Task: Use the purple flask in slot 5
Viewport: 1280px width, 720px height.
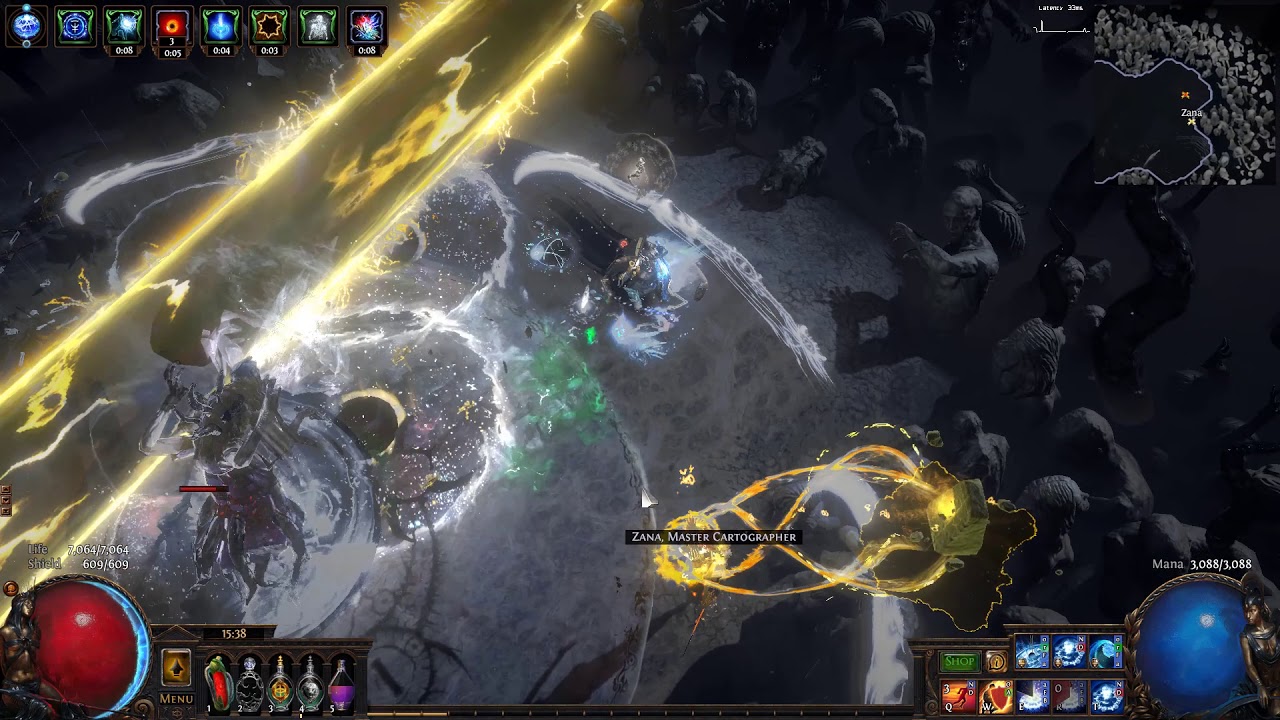Action: point(342,683)
